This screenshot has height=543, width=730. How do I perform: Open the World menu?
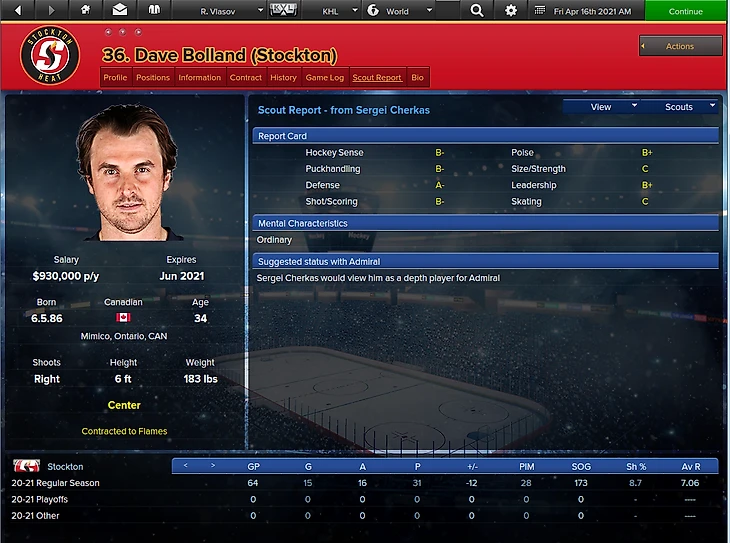[x=400, y=11]
